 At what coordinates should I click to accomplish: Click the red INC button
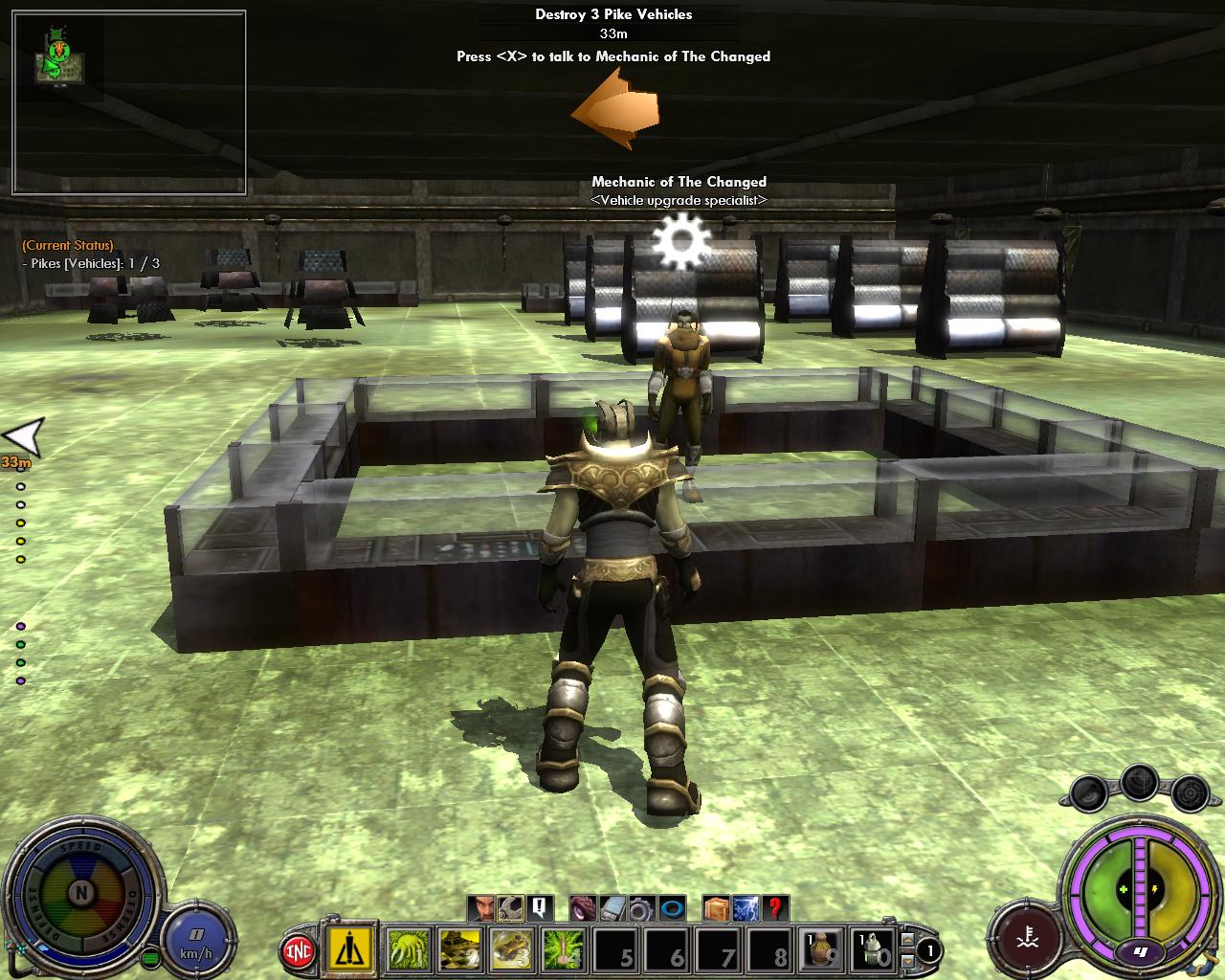(299, 951)
